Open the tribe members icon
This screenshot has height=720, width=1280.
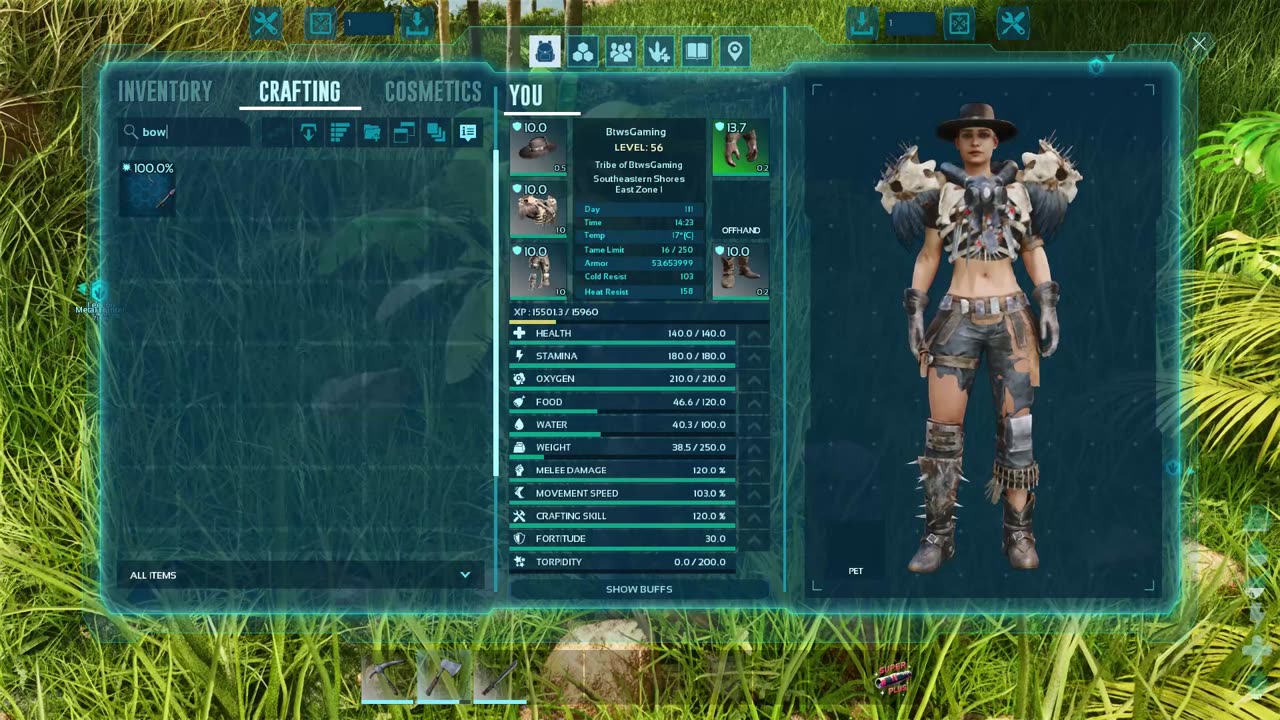click(621, 51)
